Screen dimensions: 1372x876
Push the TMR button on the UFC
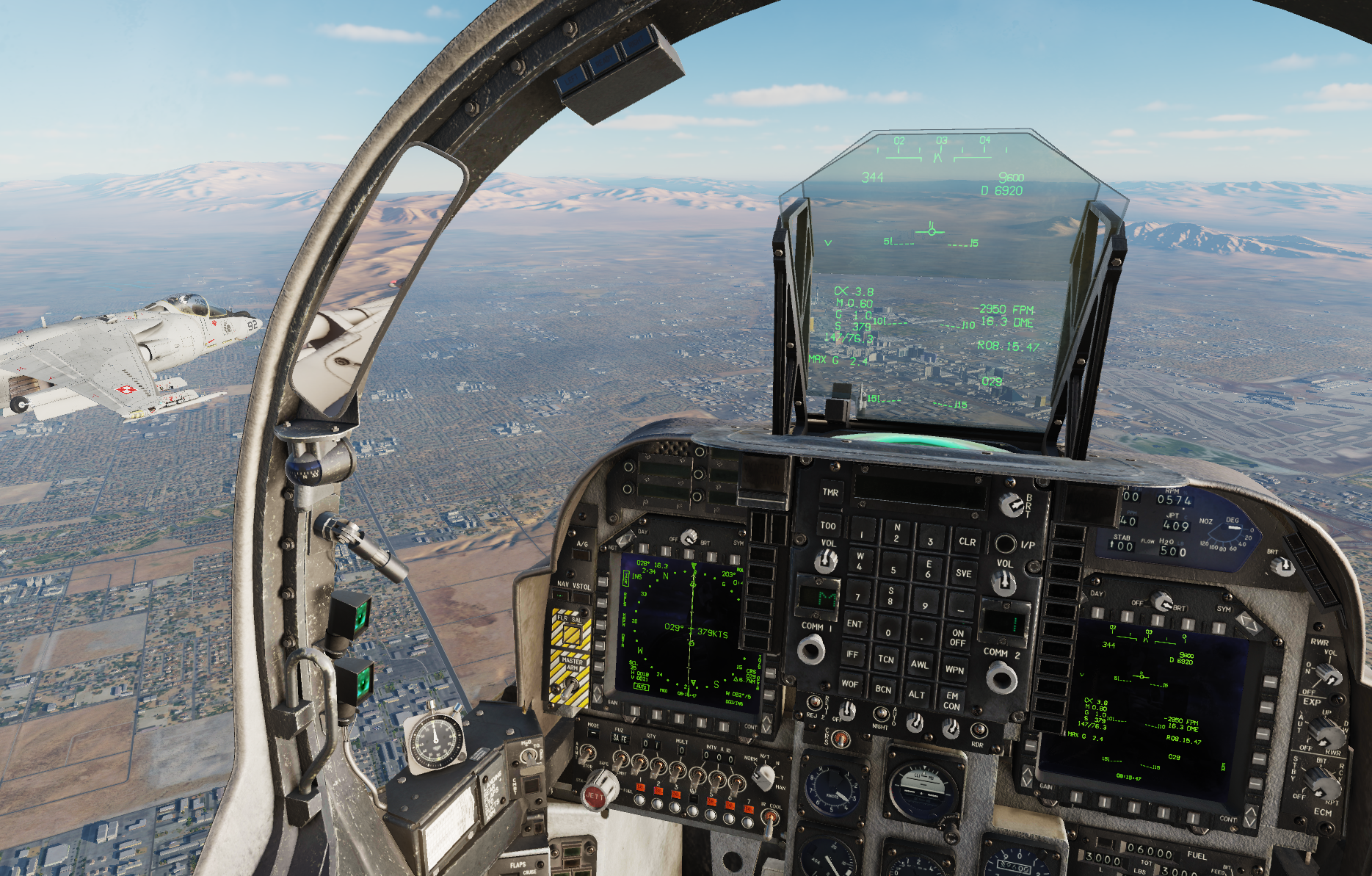pyautogui.click(x=830, y=493)
